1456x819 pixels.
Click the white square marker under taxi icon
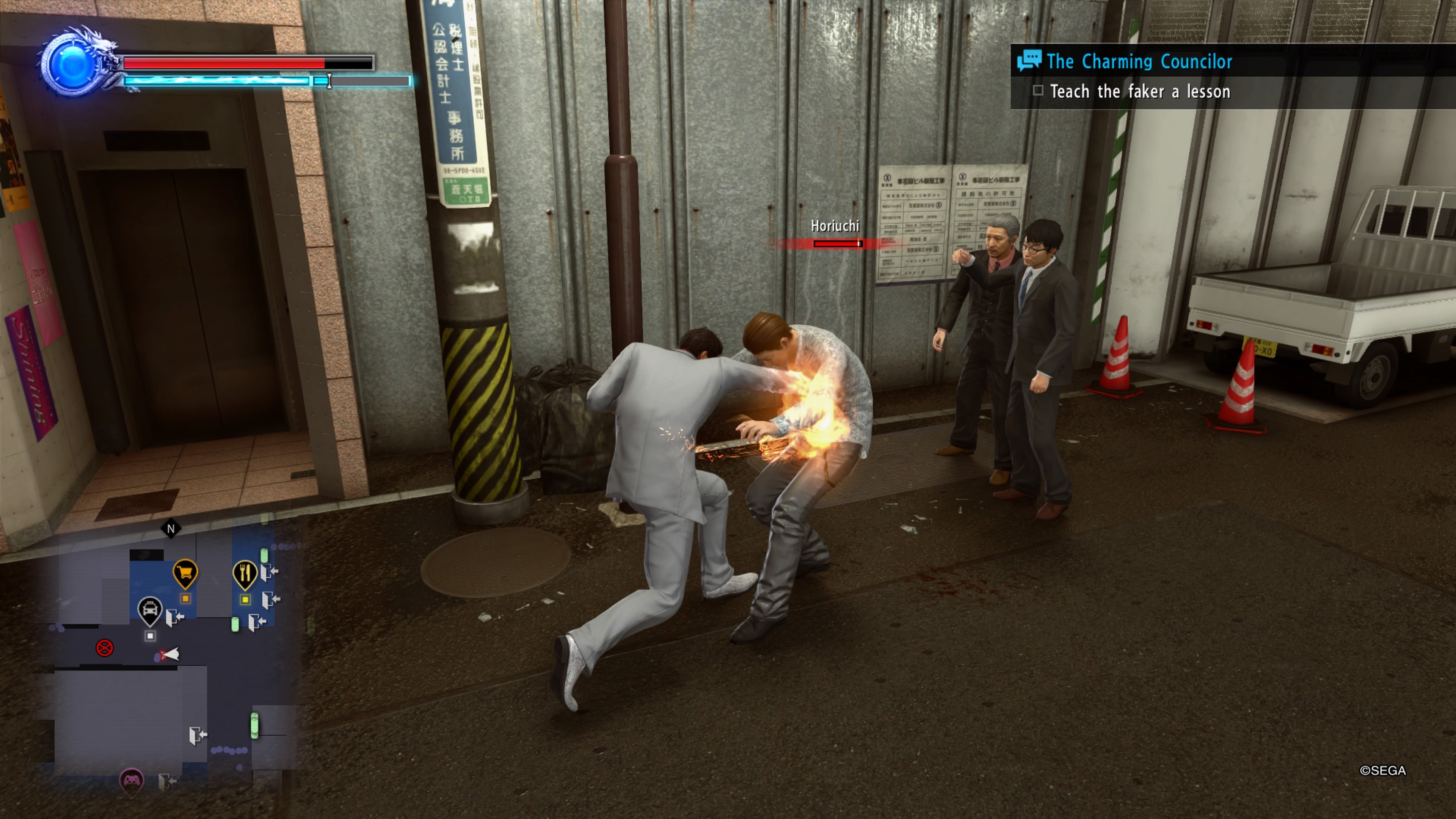click(151, 636)
